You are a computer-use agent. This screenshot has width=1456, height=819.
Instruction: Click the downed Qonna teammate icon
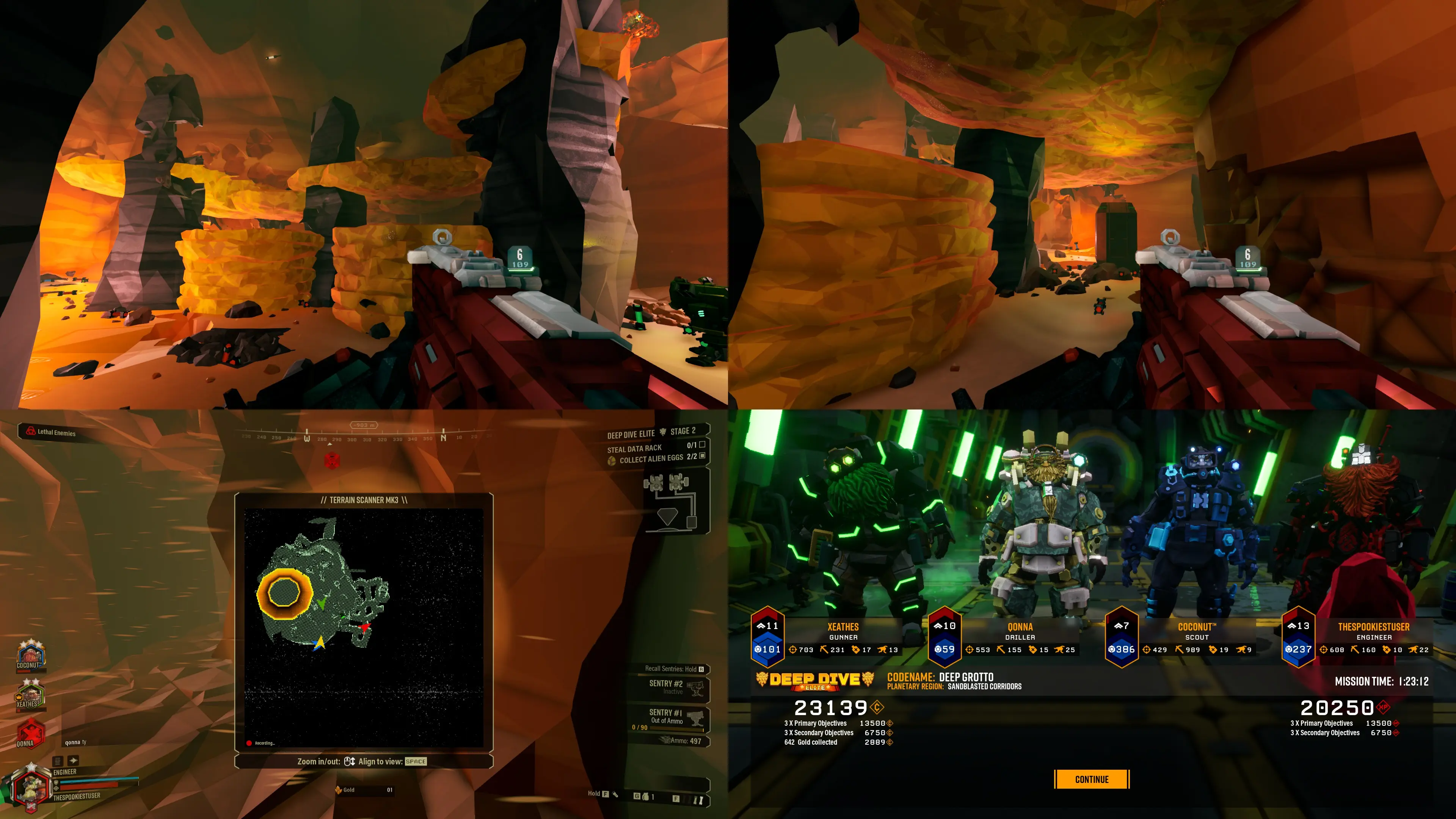pyautogui.click(x=30, y=732)
